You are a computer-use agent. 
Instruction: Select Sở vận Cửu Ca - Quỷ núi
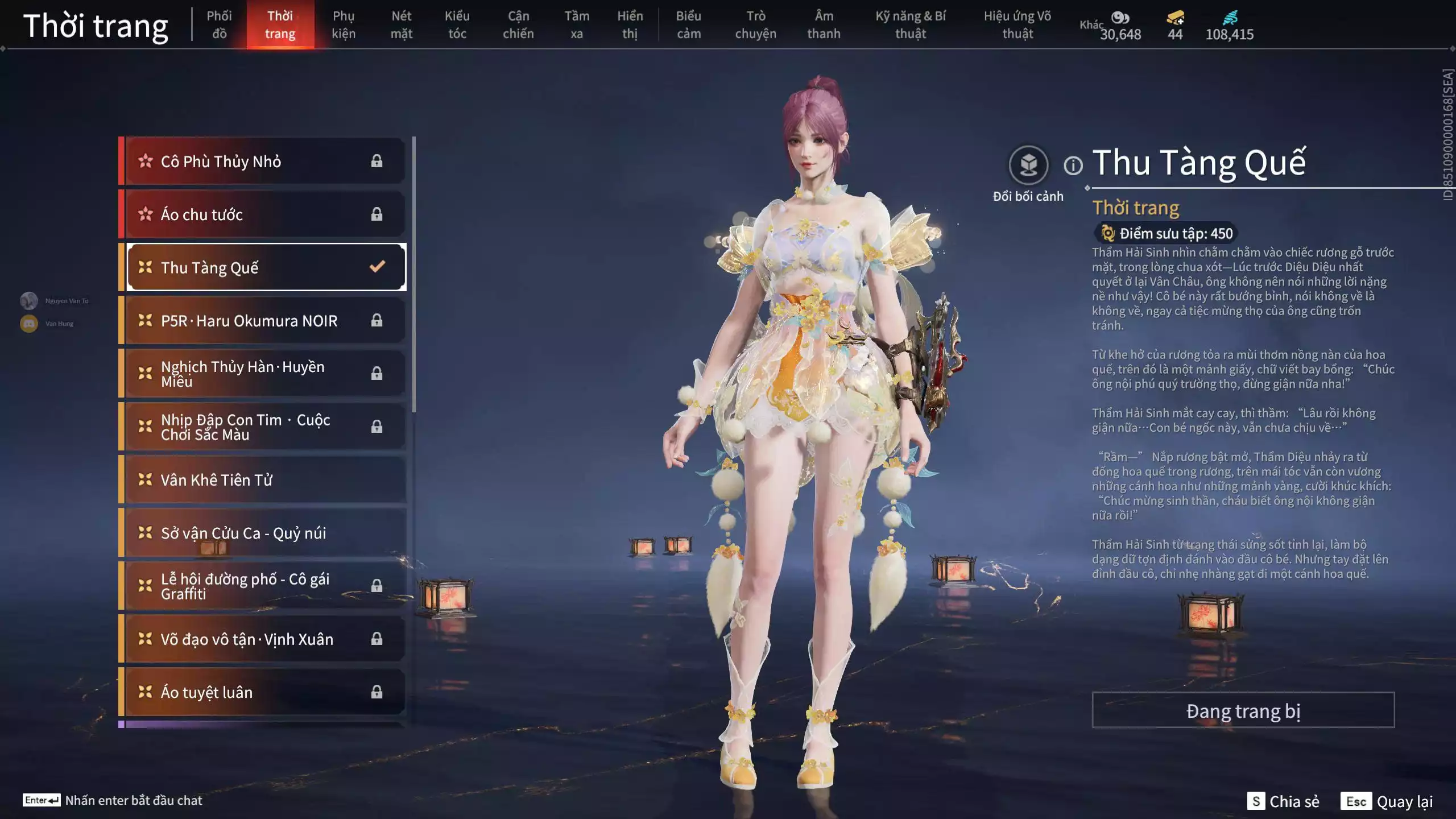265,533
